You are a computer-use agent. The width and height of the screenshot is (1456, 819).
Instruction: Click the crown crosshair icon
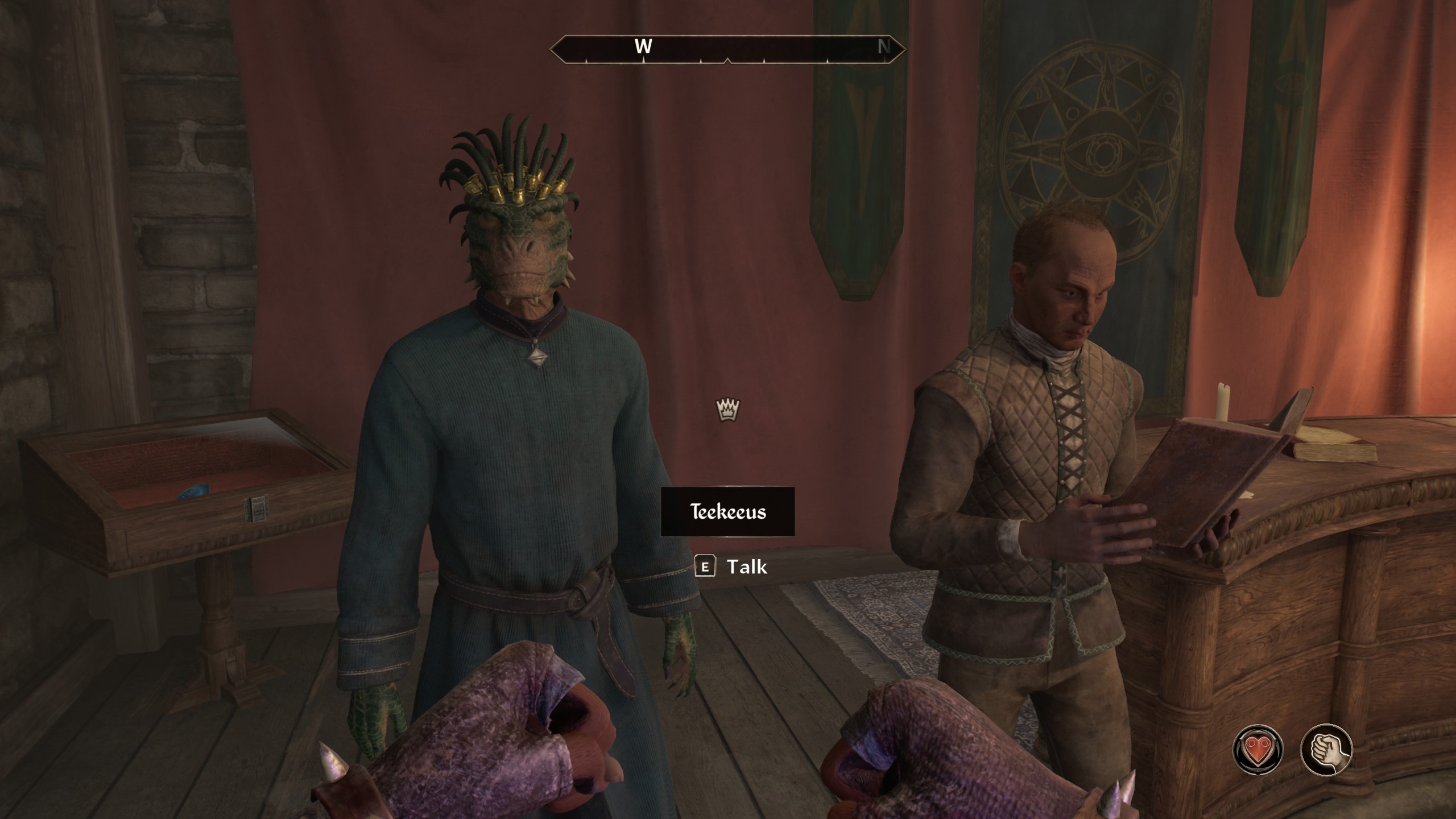(727, 409)
